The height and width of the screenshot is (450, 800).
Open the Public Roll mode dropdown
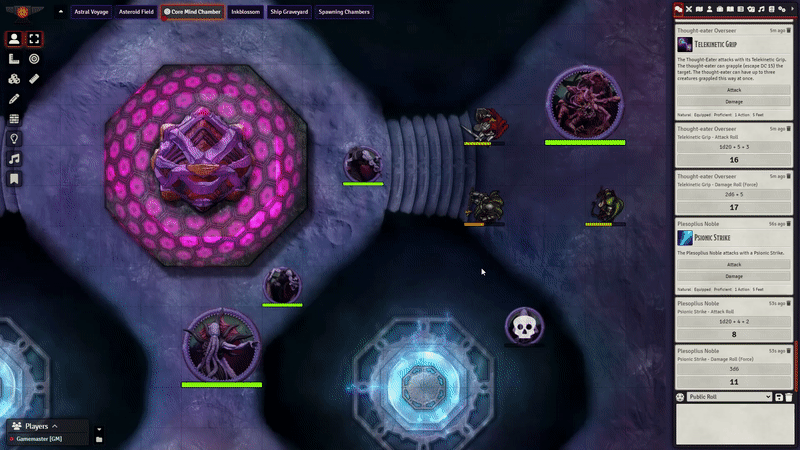[x=729, y=397]
